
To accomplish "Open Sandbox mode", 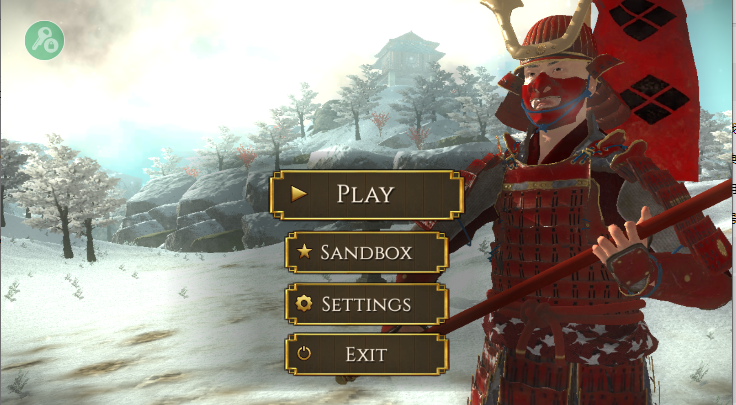I will (x=365, y=252).
